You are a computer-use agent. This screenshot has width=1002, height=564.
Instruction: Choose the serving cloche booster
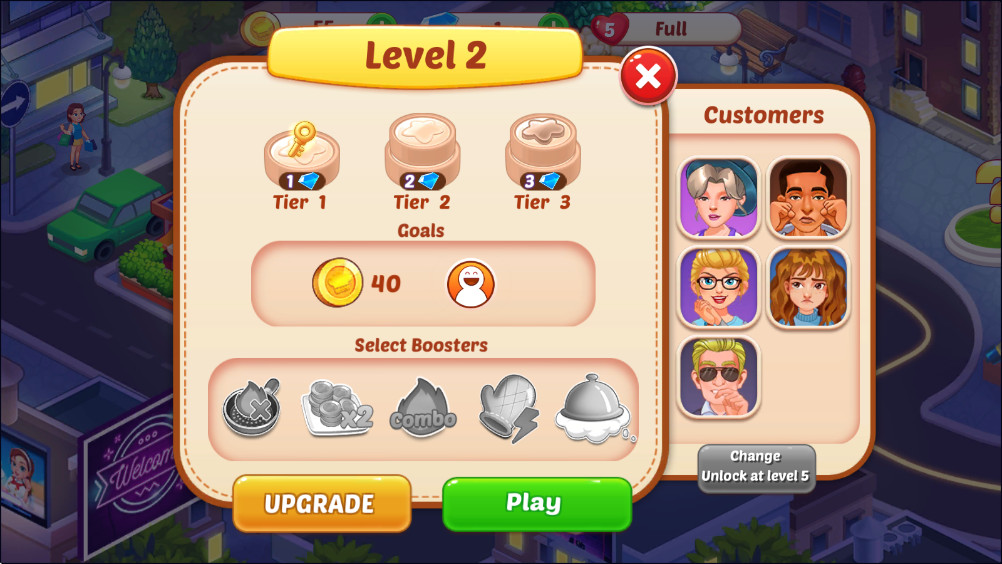point(595,409)
